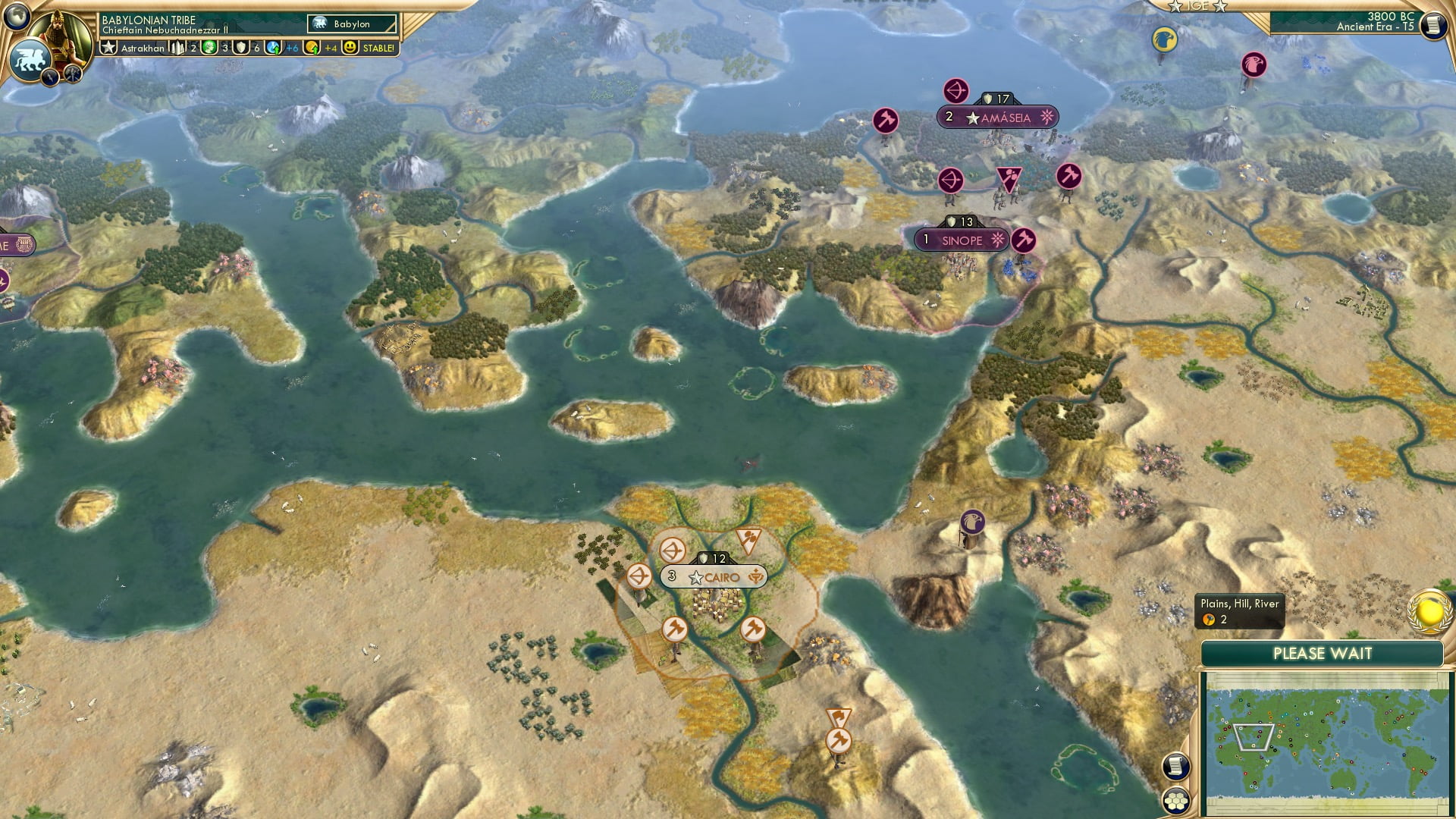Expand the Cairo city banner
Image resolution: width=1456 pixels, height=819 pixels.
point(714,576)
